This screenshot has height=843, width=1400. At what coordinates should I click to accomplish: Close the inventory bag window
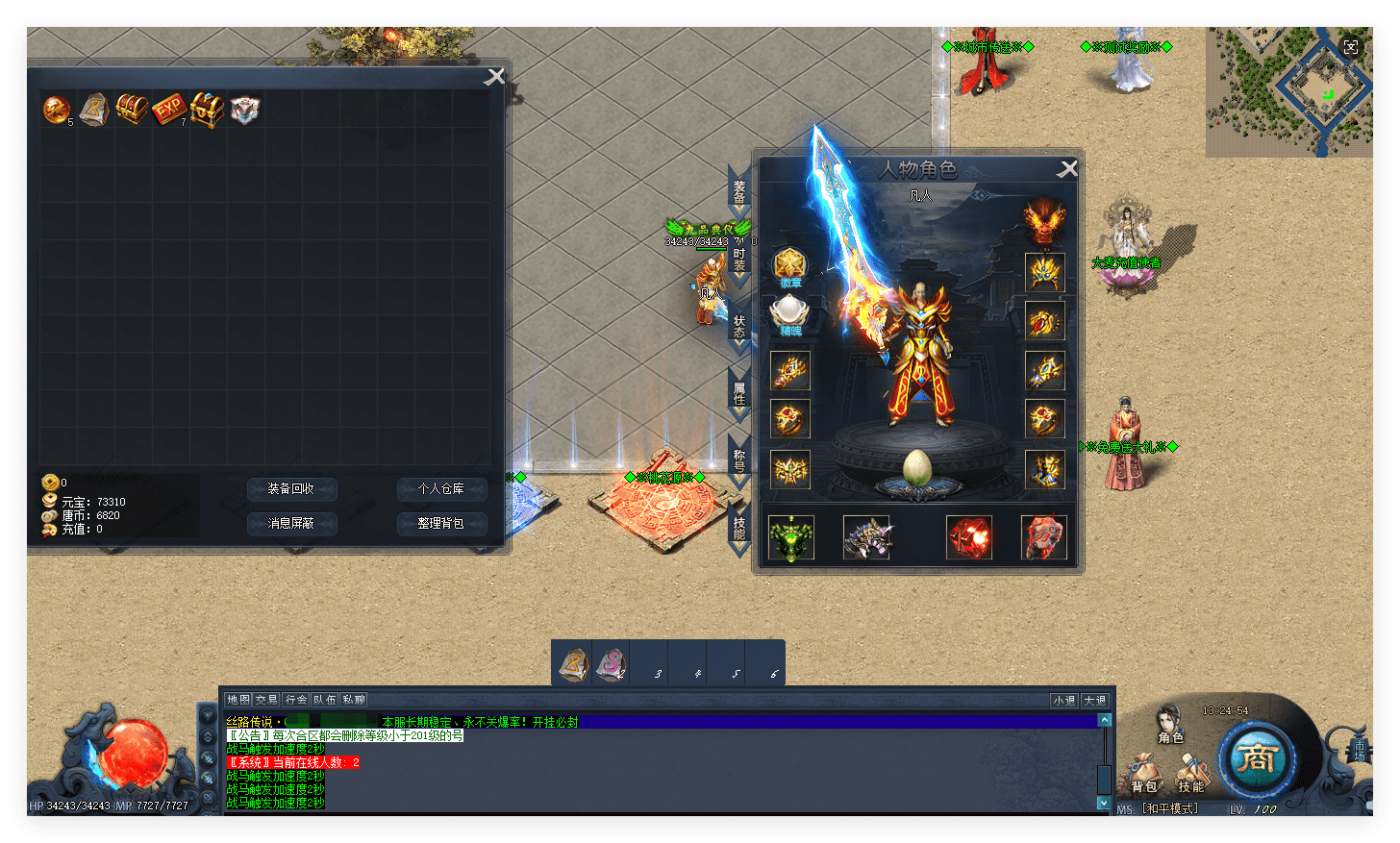click(494, 77)
